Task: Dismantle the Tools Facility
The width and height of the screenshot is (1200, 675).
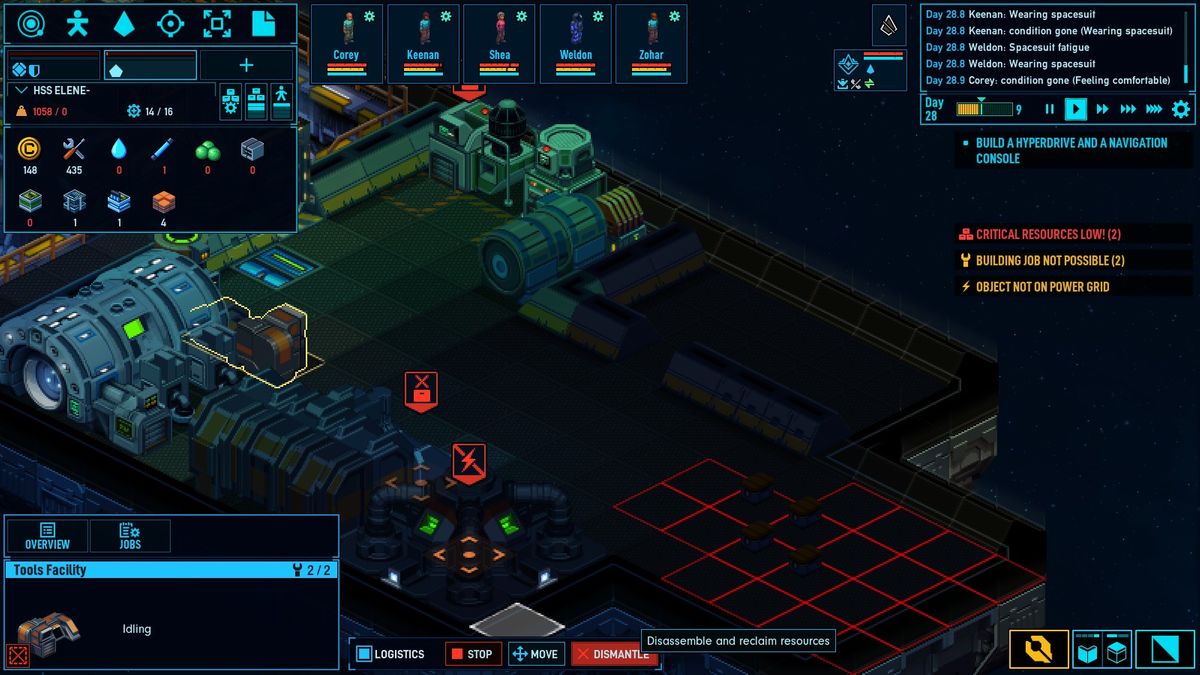Action: click(614, 654)
